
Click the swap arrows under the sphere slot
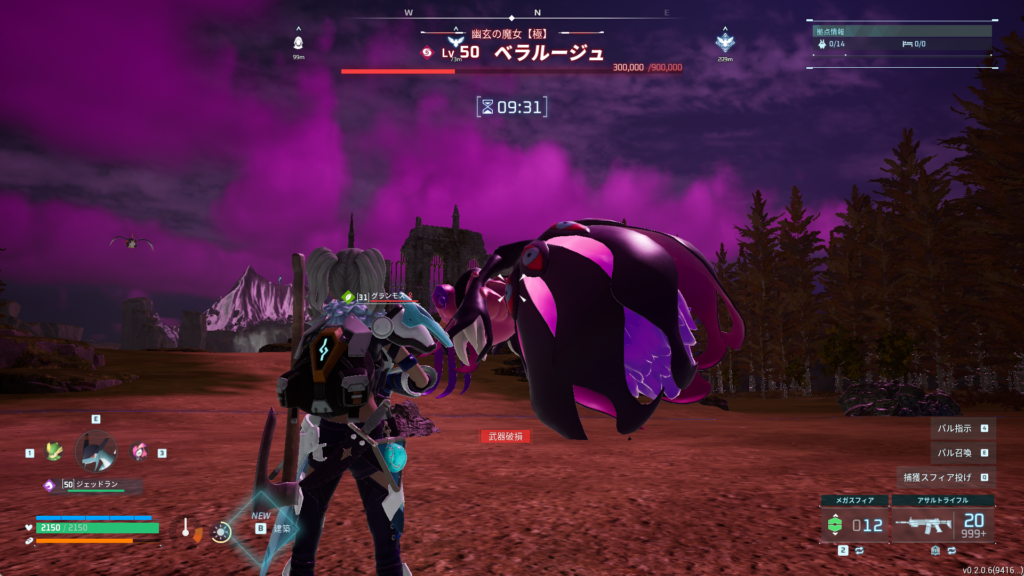tap(858, 550)
